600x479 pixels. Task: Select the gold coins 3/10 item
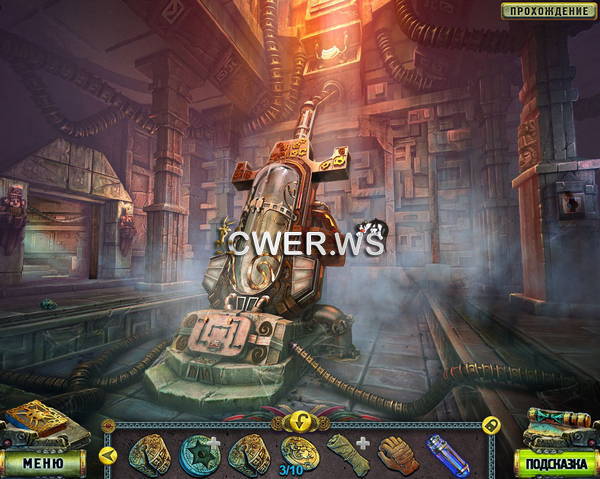click(299, 451)
